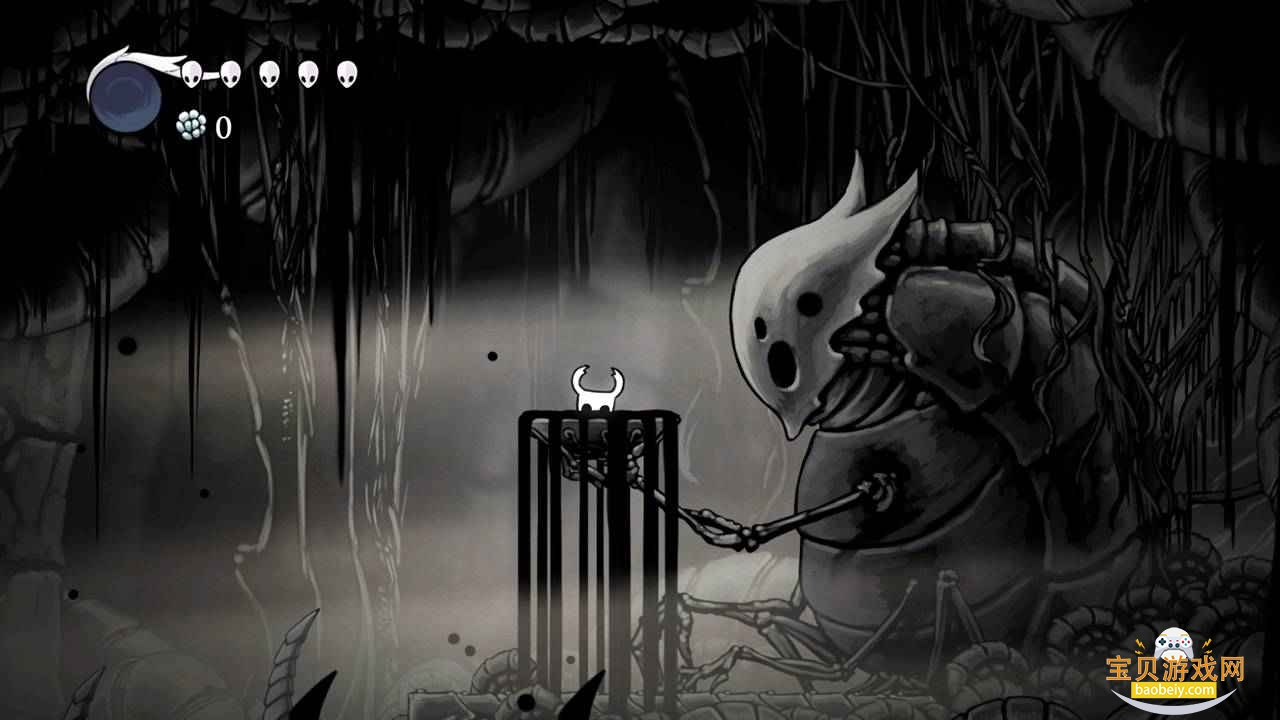Click the Soul Vessel orb
Screen dimensions: 1280x720
pyautogui.click(x=124, y=97)
